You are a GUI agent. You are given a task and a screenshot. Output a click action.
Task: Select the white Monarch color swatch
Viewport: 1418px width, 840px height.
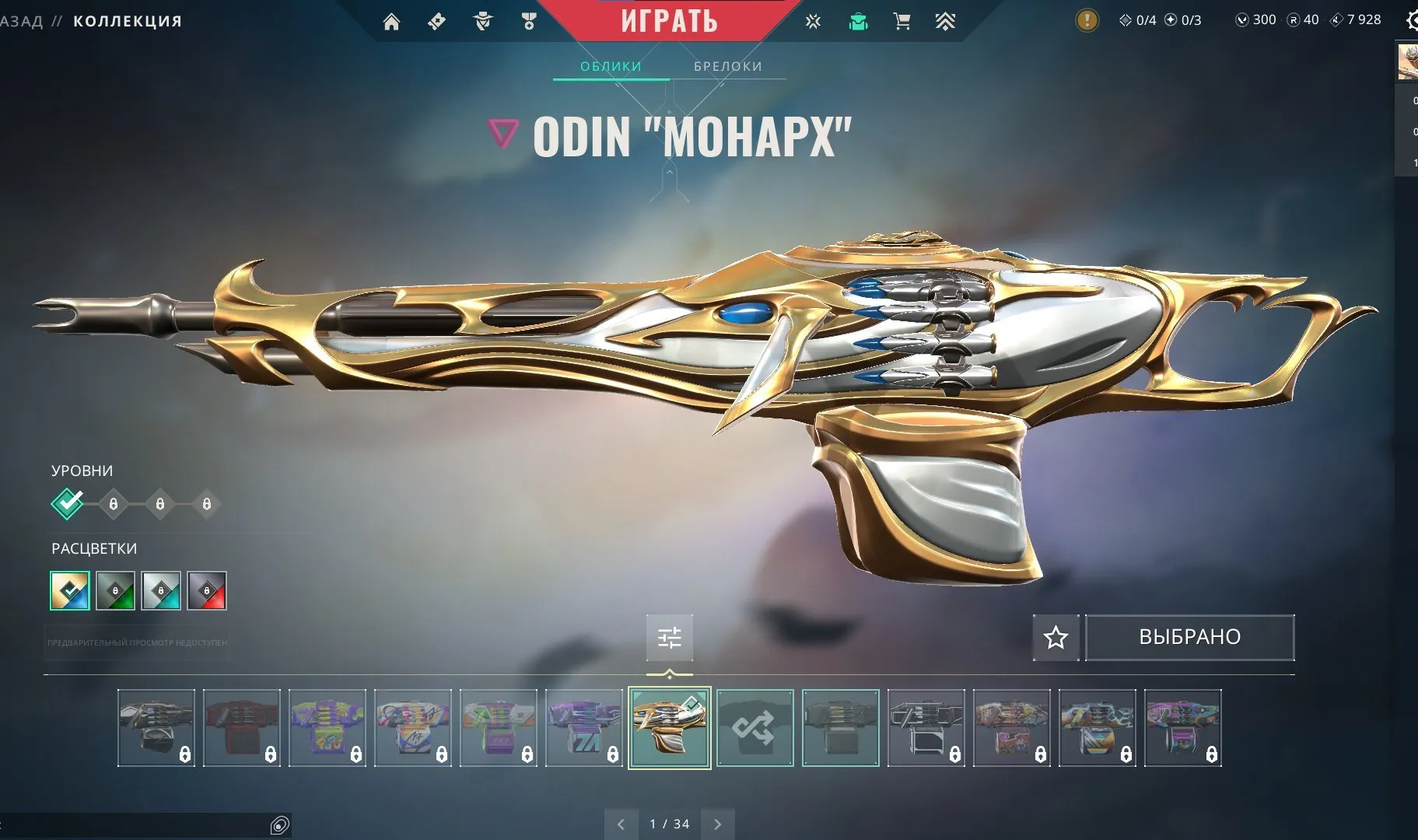[68, 591]
